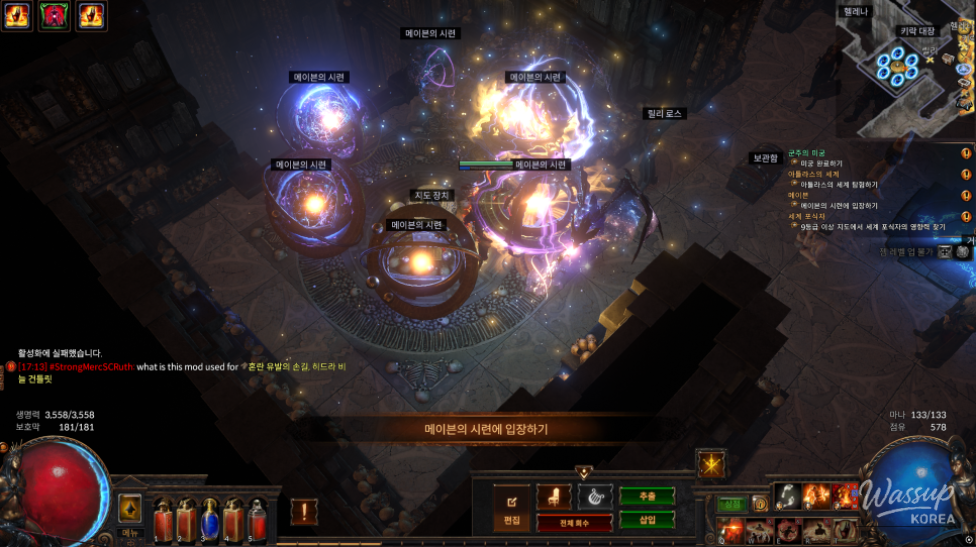This screenshot has width=976, height=547.
Task: Select the 군주의 미궁 quest entry
Action: 806,153
